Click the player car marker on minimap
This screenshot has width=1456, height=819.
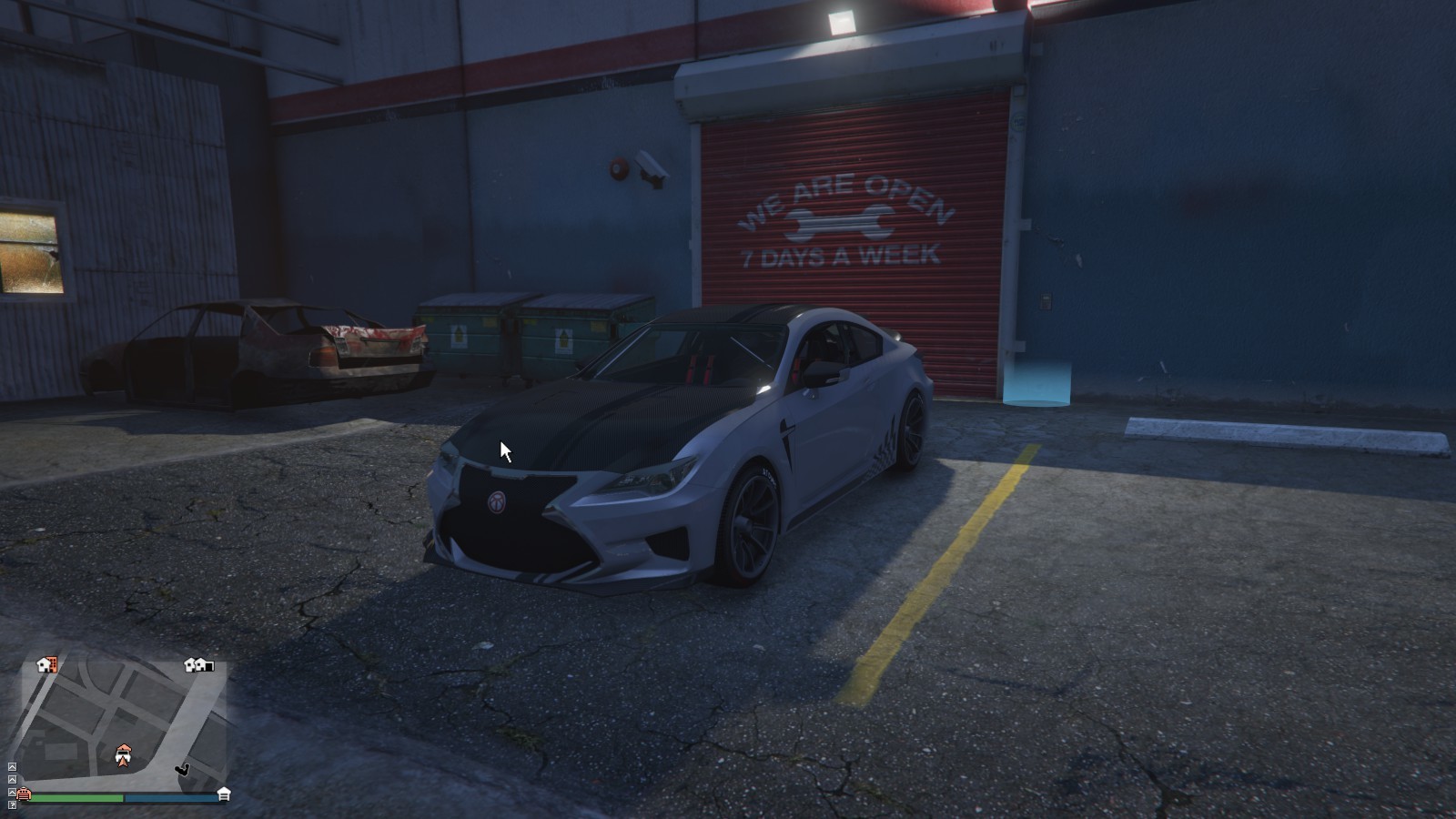(x=124, y=755)
